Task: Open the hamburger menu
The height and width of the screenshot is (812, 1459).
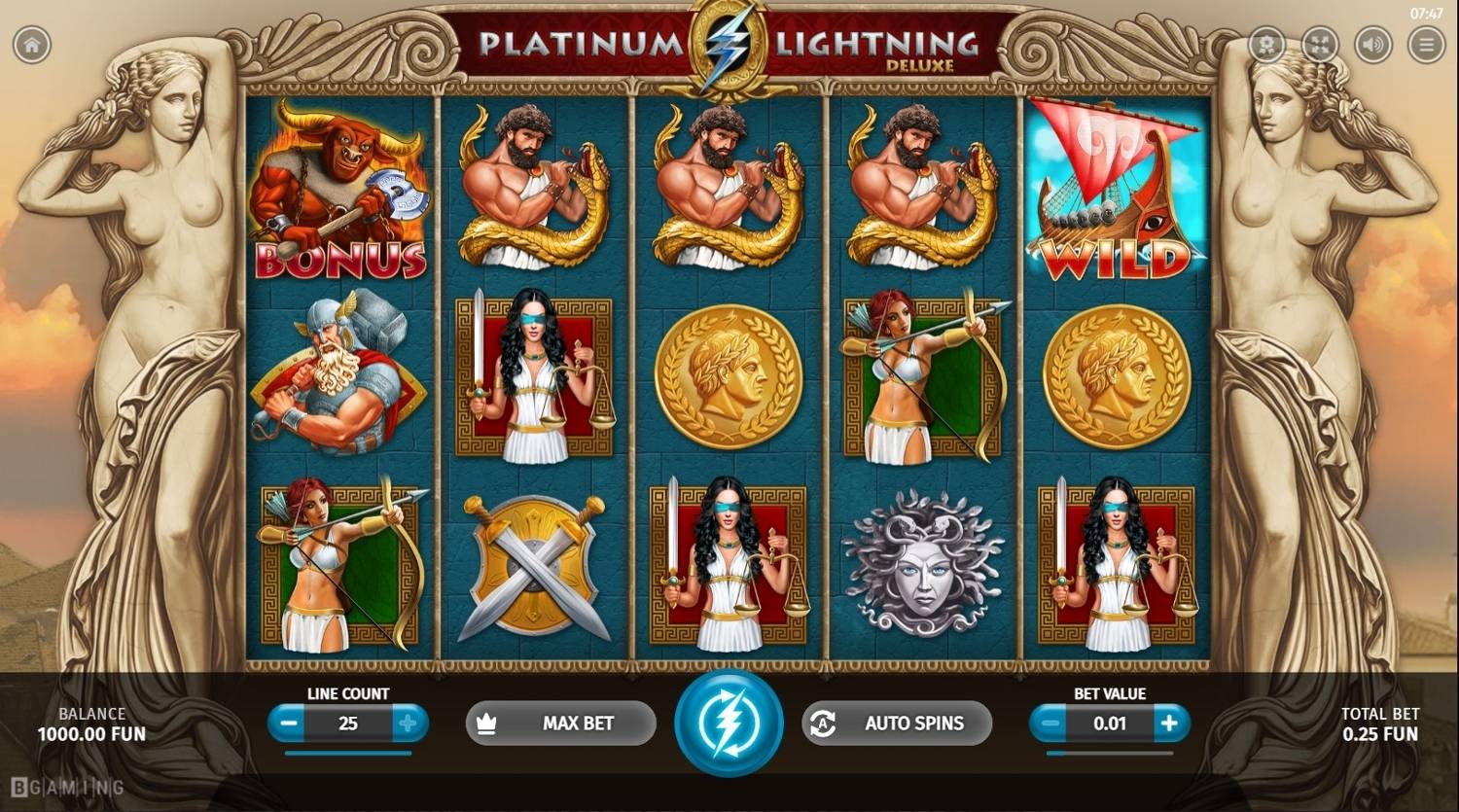Action: coord(1428,45)
